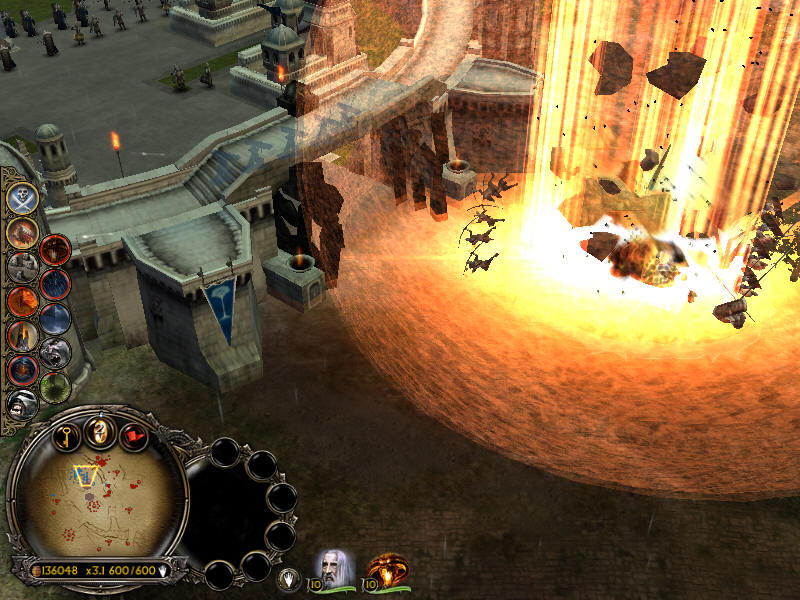
Task: Open the options menu with the golden key button
Action: pos(64,435)
